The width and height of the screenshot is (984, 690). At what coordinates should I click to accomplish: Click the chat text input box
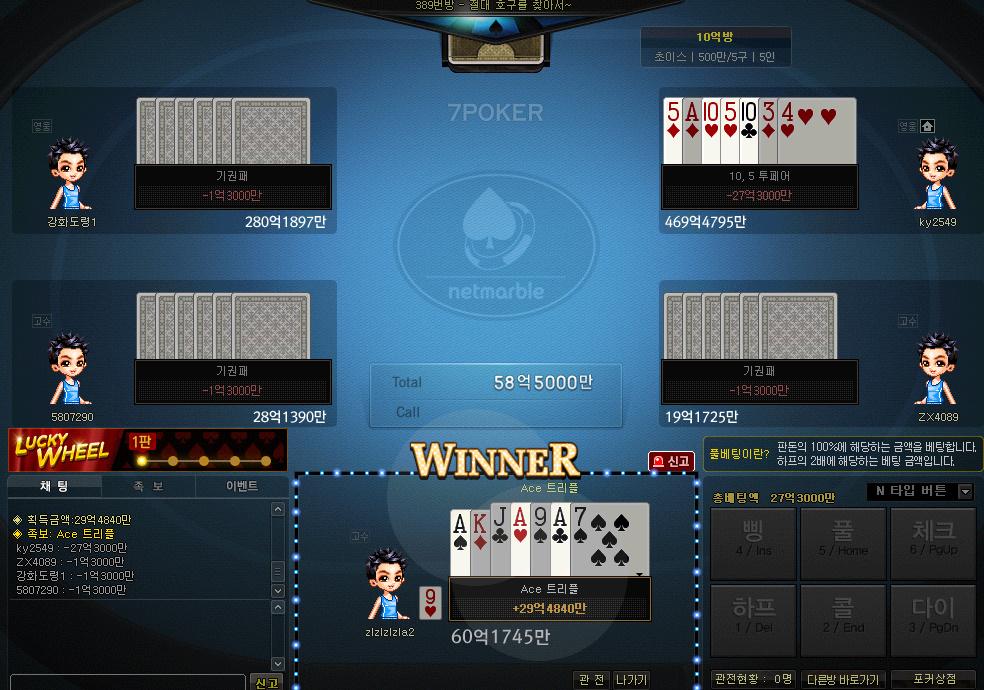point(127,682)
